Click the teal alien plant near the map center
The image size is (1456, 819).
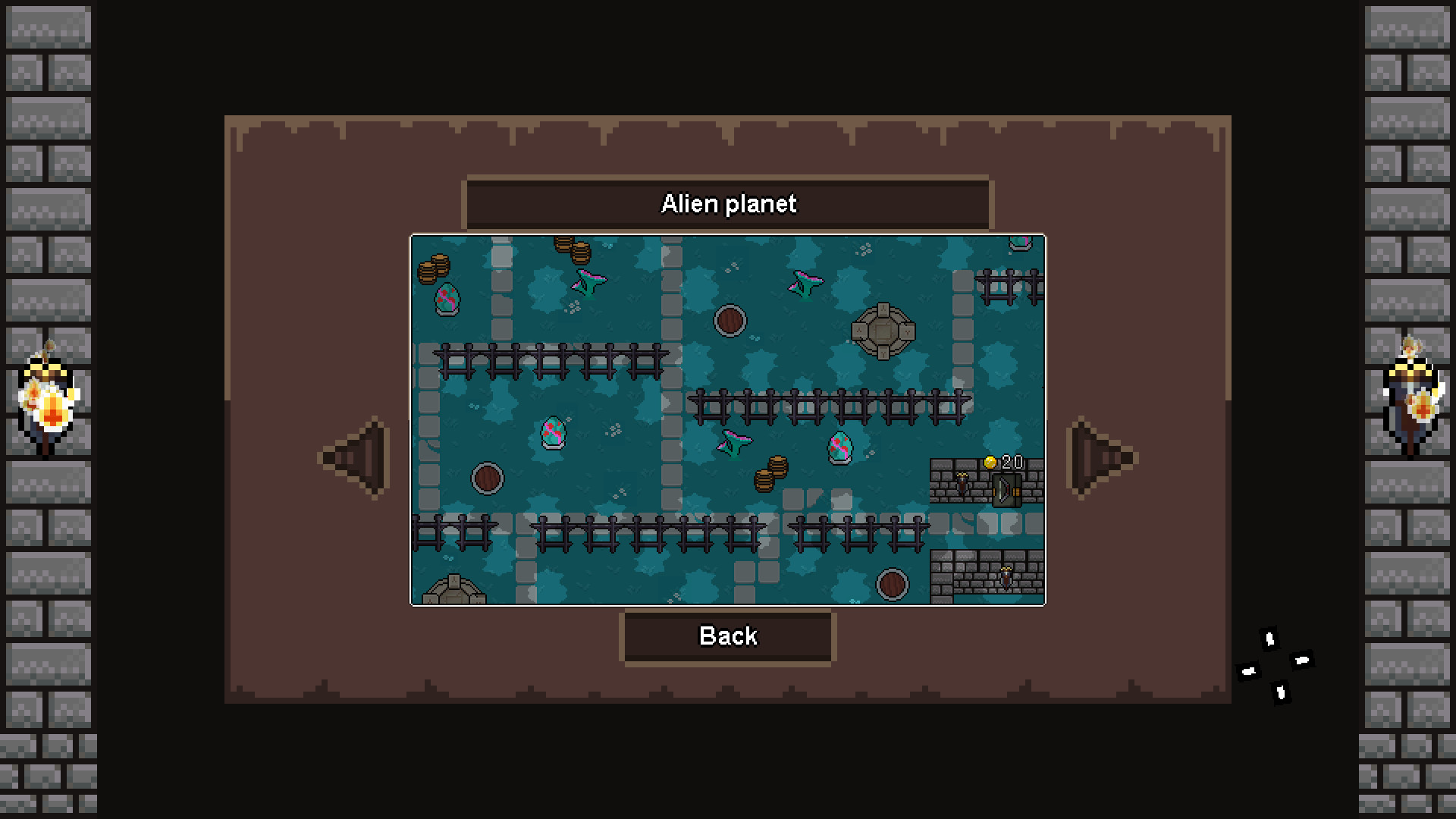click(x=732, y=444)
